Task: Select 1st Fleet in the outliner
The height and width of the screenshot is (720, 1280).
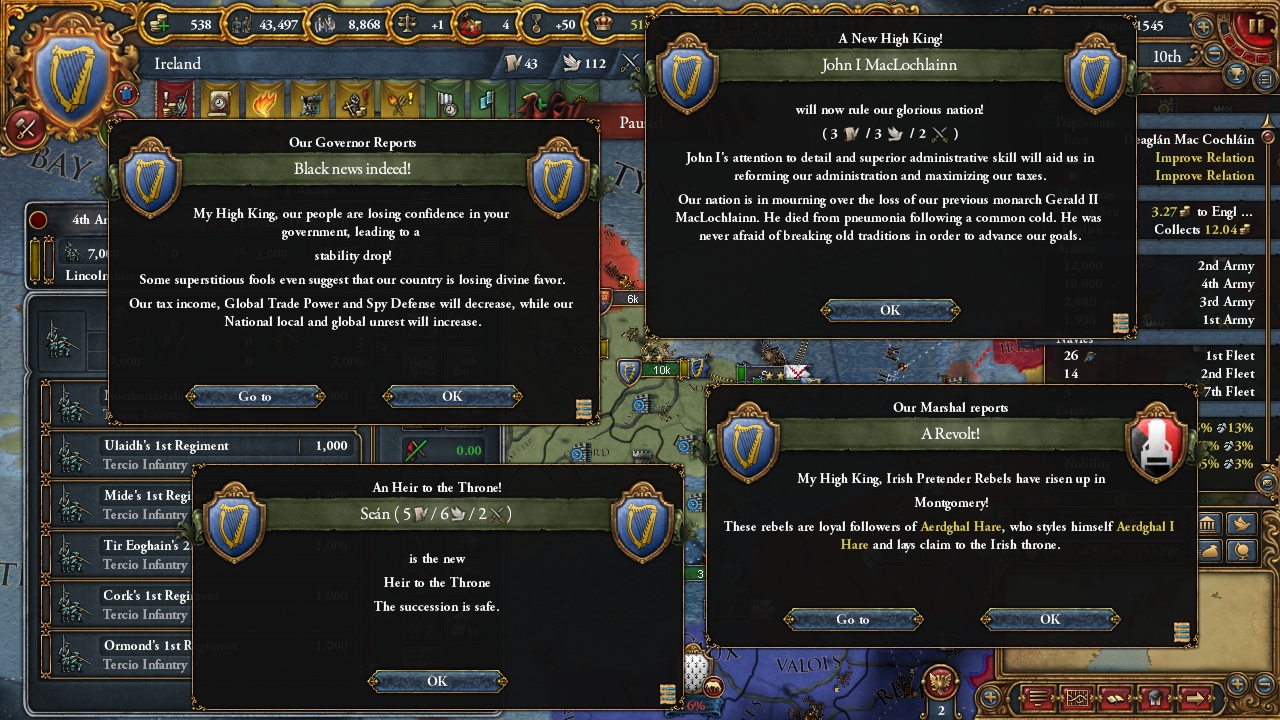Action: pyautogui.click(x=1229, y=356)
